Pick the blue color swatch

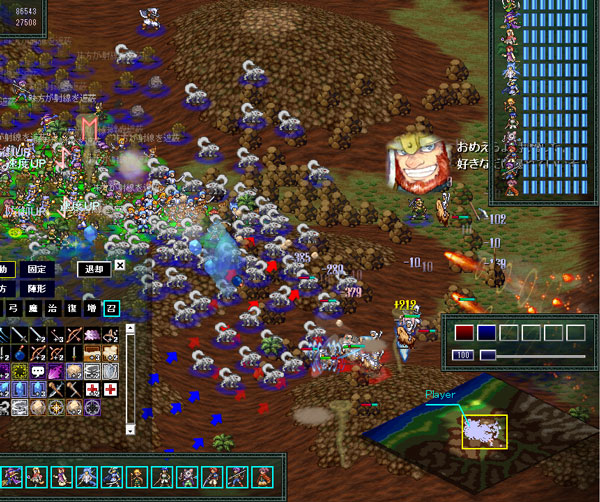(486, 332)
